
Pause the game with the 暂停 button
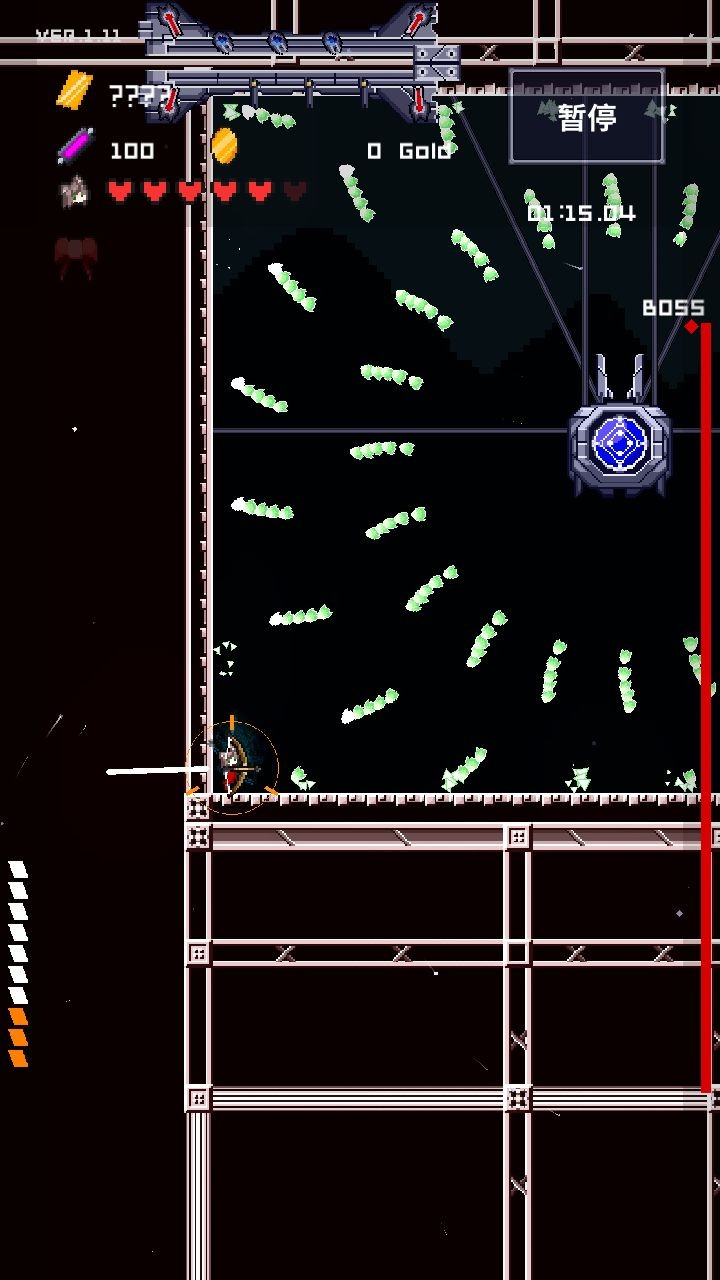(x=587, y=117)
